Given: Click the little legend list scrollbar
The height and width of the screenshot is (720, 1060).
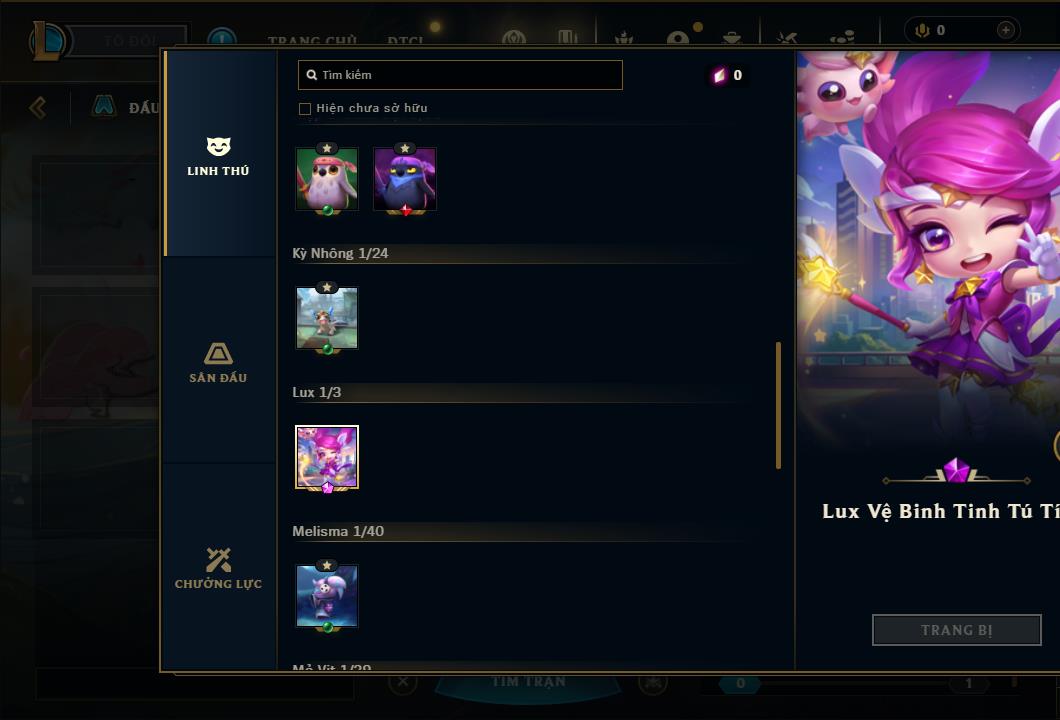Looking at the screenshot, I should 778,405.
